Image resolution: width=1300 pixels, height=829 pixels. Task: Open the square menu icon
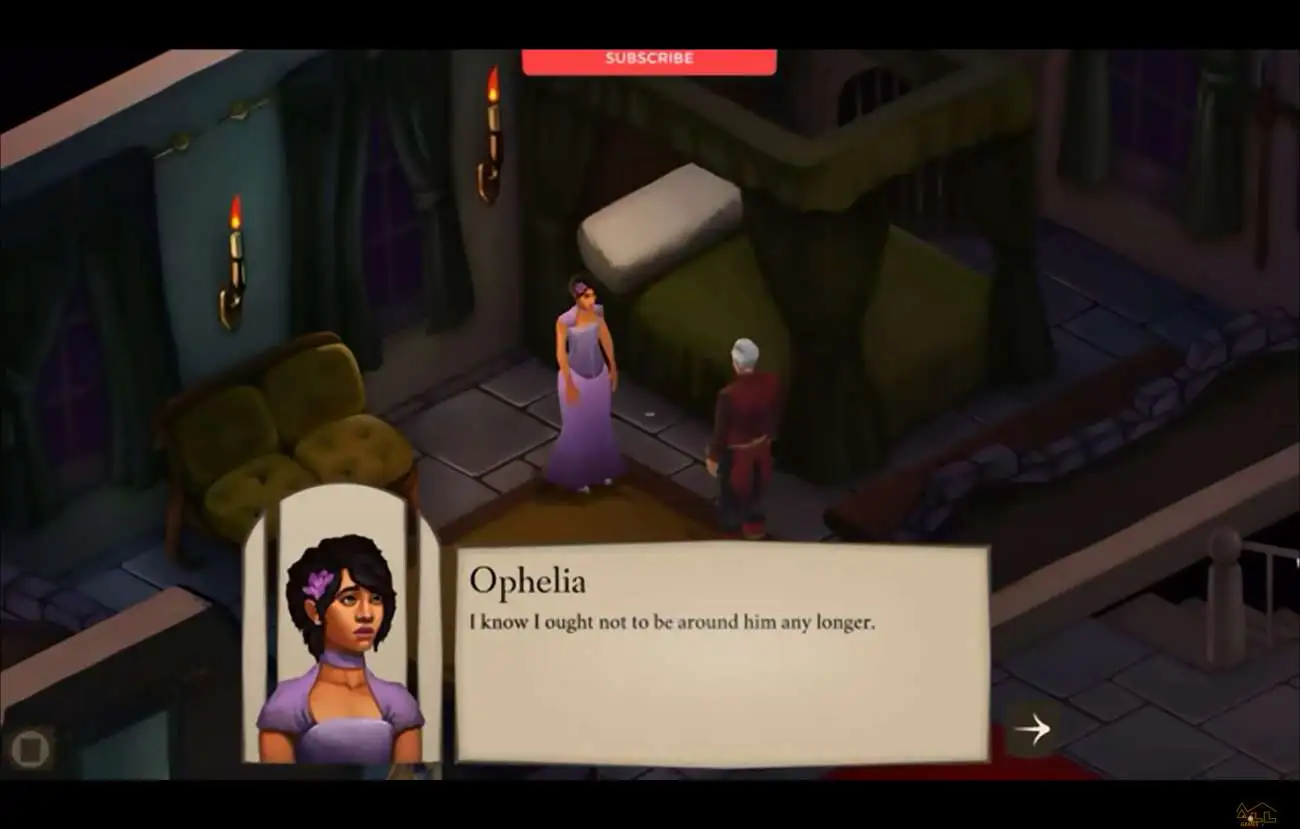(29, 747)
